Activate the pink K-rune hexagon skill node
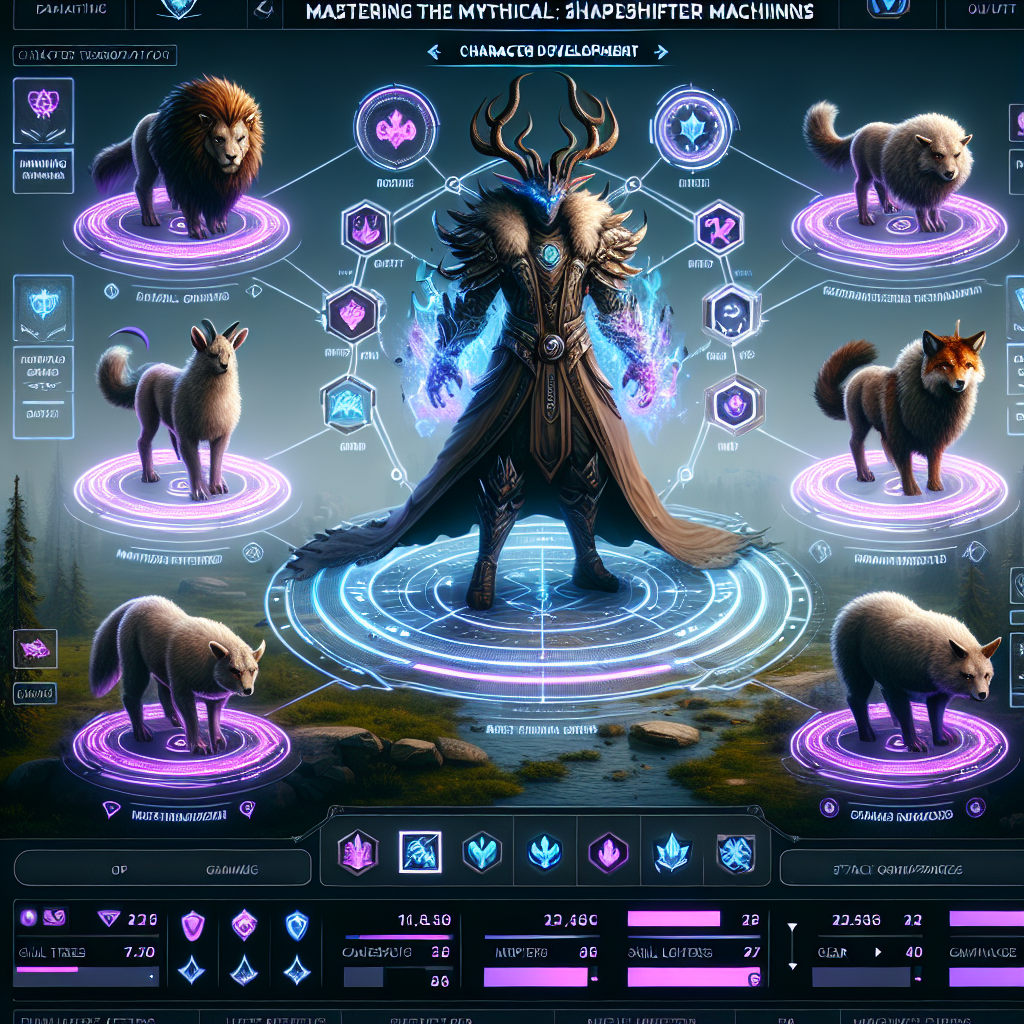The width and height of the screenshot is (1024, 1024). (717, 227)
